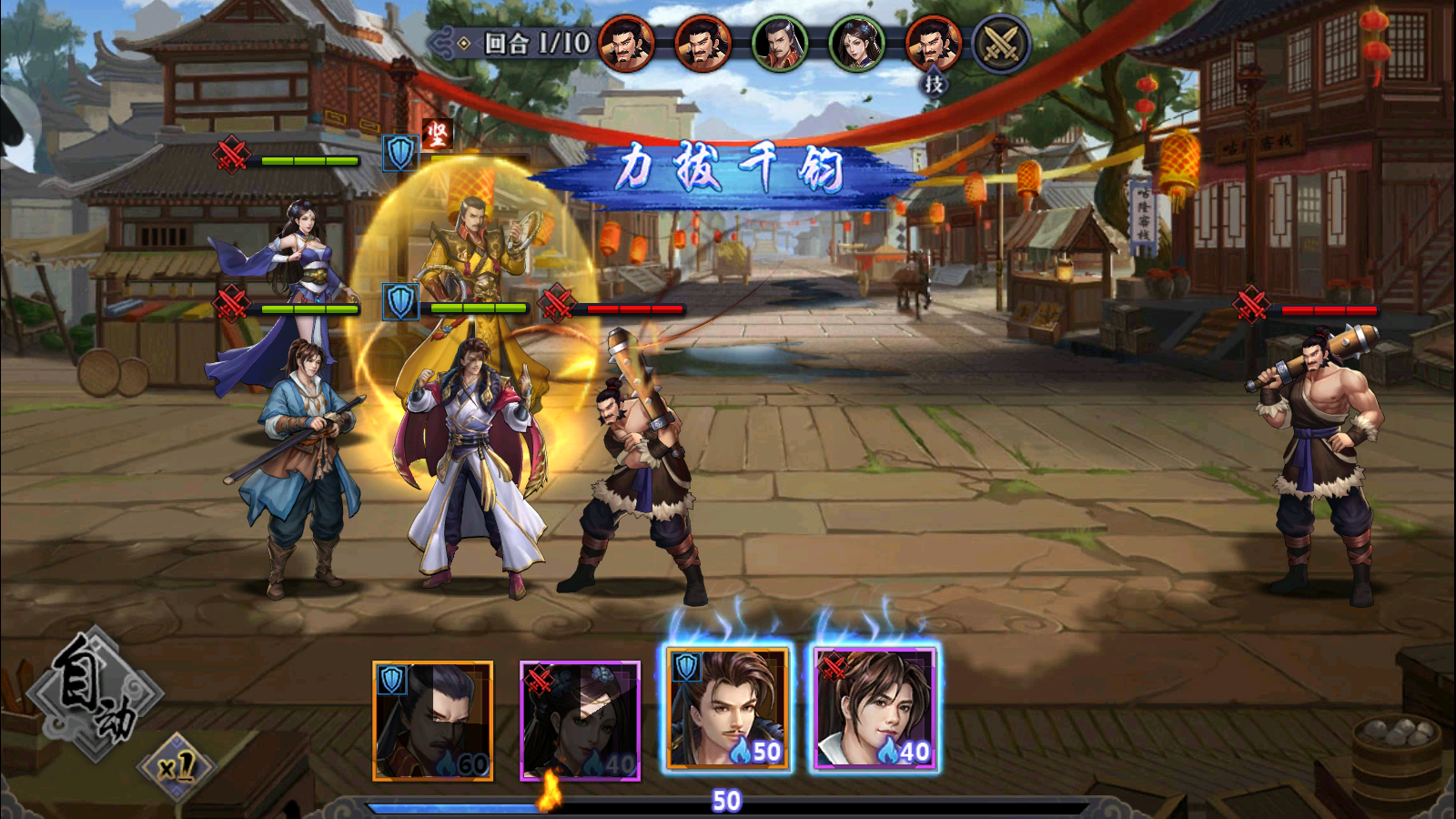This screenshot has height=819, width=1456.
Task: Choose the dimmed female hero card costing 40
Action: click(x=580, y=721)
